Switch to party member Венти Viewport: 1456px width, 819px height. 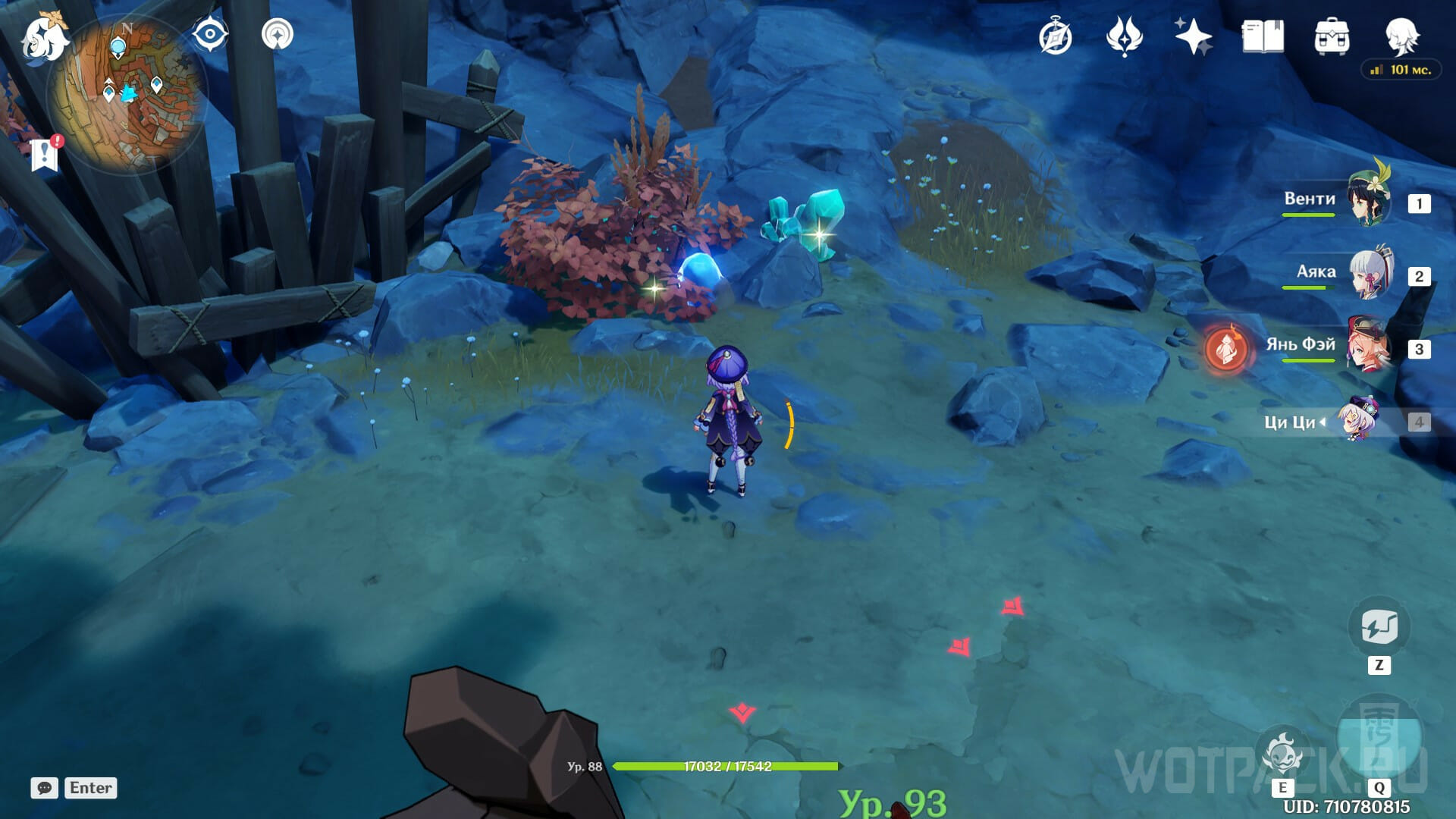(1369, 200)
